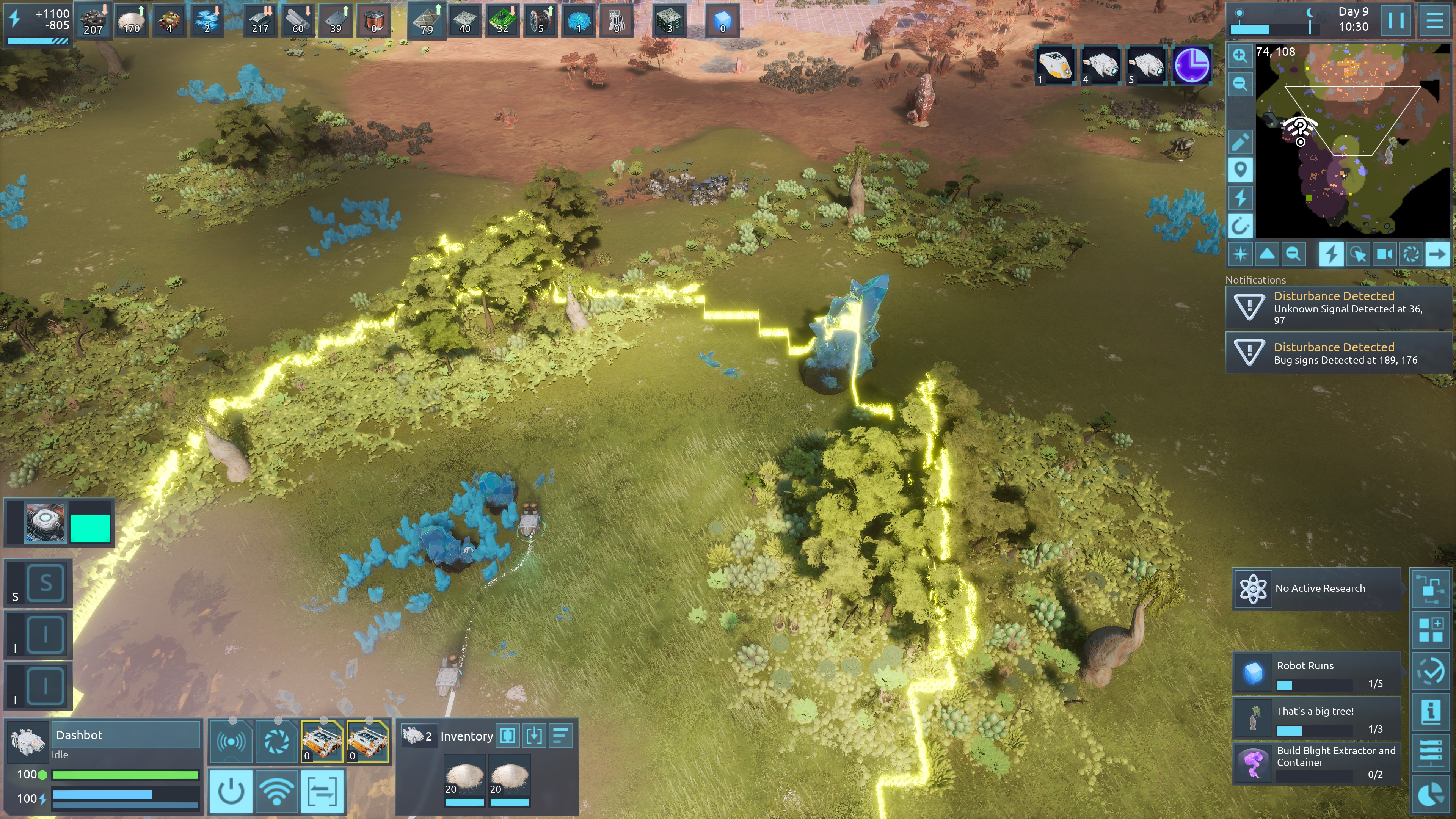Open the Inventory sort options button
The height and width of the screenshot is (819, 1456).
[x=560, y=736]
